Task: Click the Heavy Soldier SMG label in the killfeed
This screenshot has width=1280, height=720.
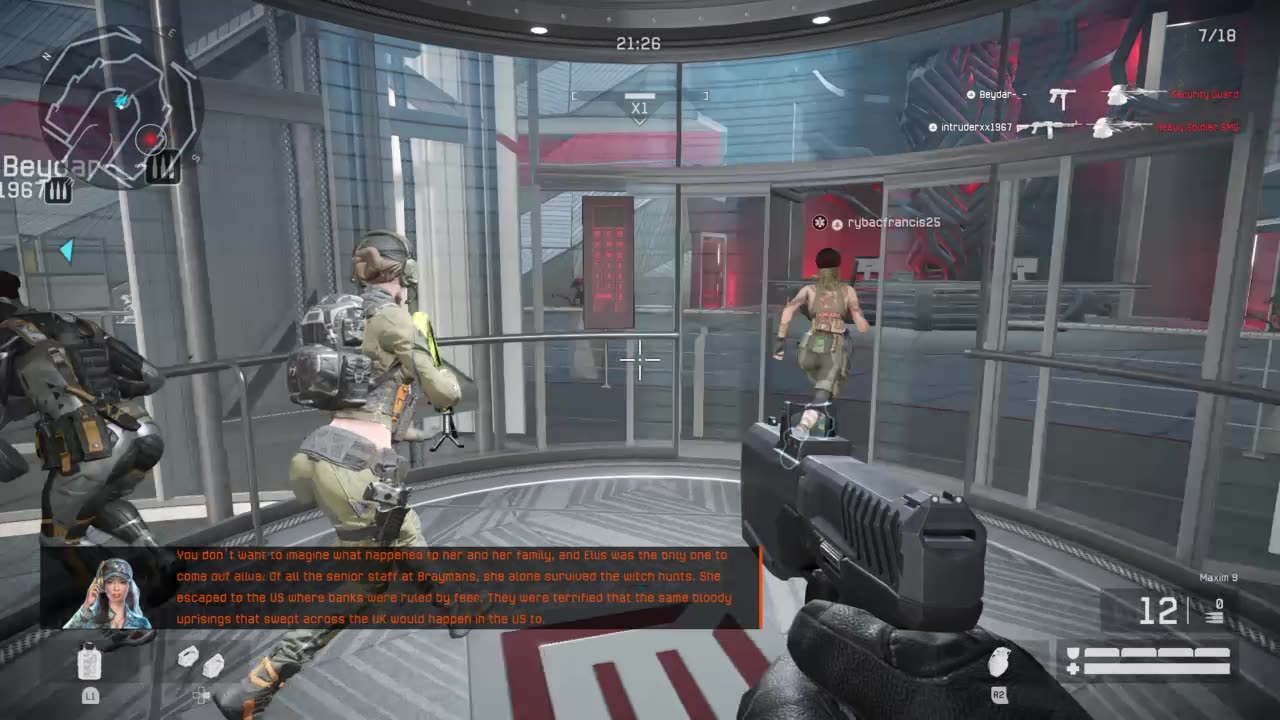Action: click(x=1198, y=126)
